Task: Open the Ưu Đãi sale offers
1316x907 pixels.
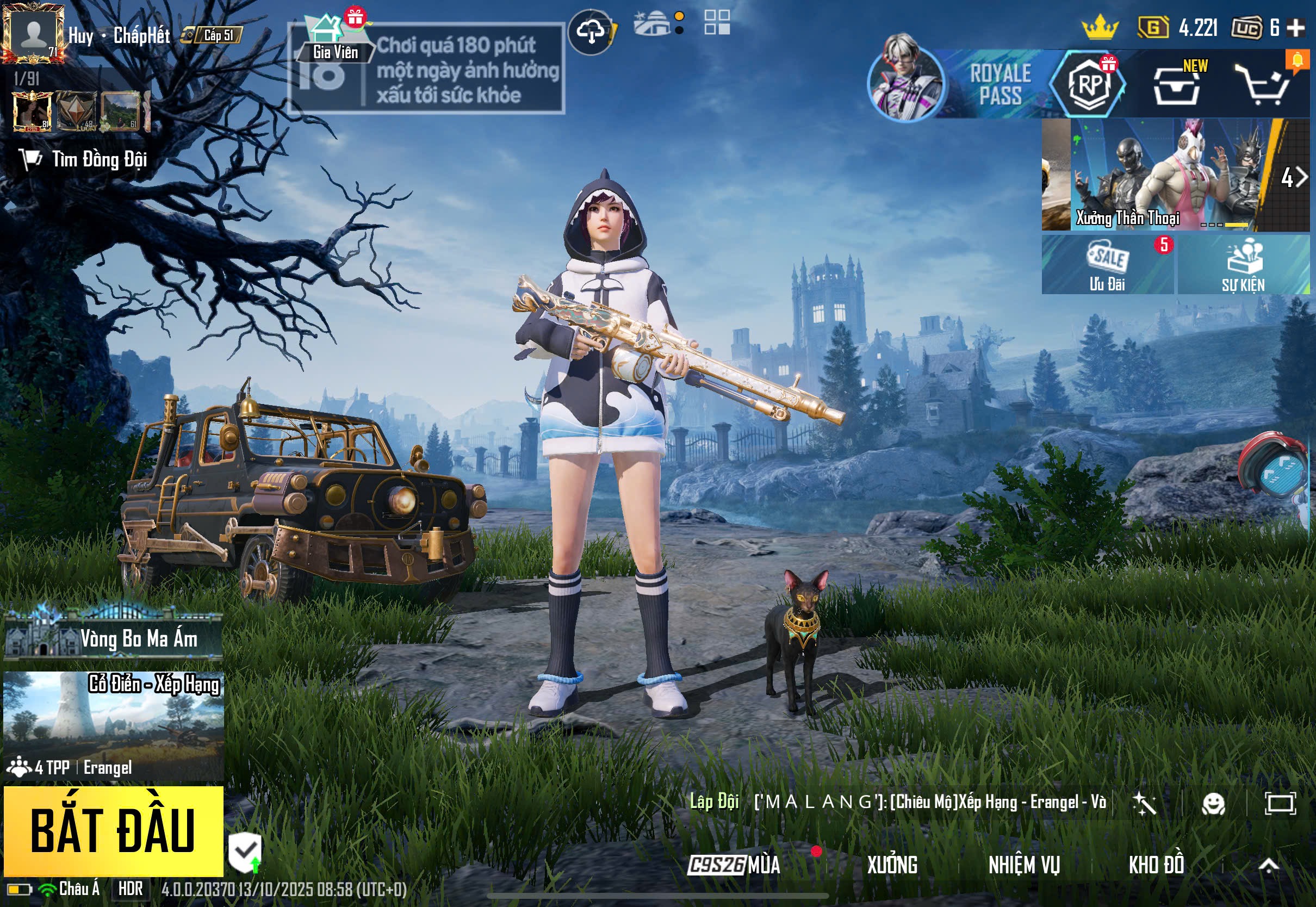Action: click(1107, 265)
